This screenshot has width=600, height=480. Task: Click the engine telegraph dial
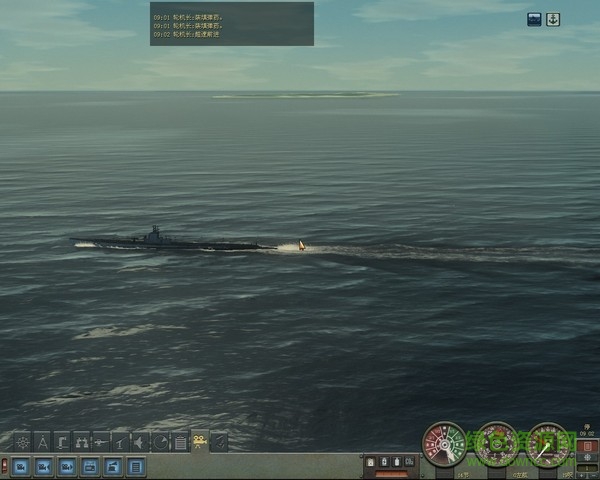click(x=440, y=443)
